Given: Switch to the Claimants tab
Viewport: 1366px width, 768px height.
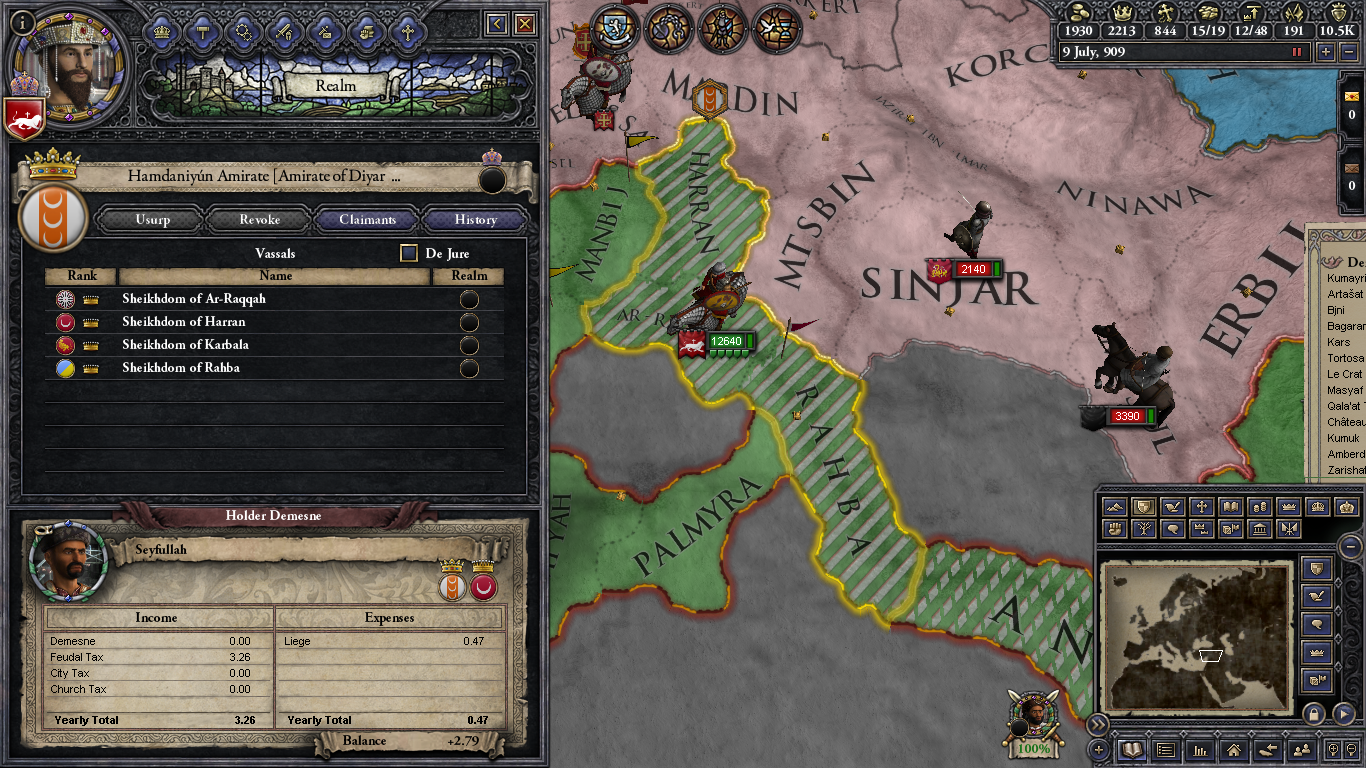Looking at the screenshot, I should (369, 219).
